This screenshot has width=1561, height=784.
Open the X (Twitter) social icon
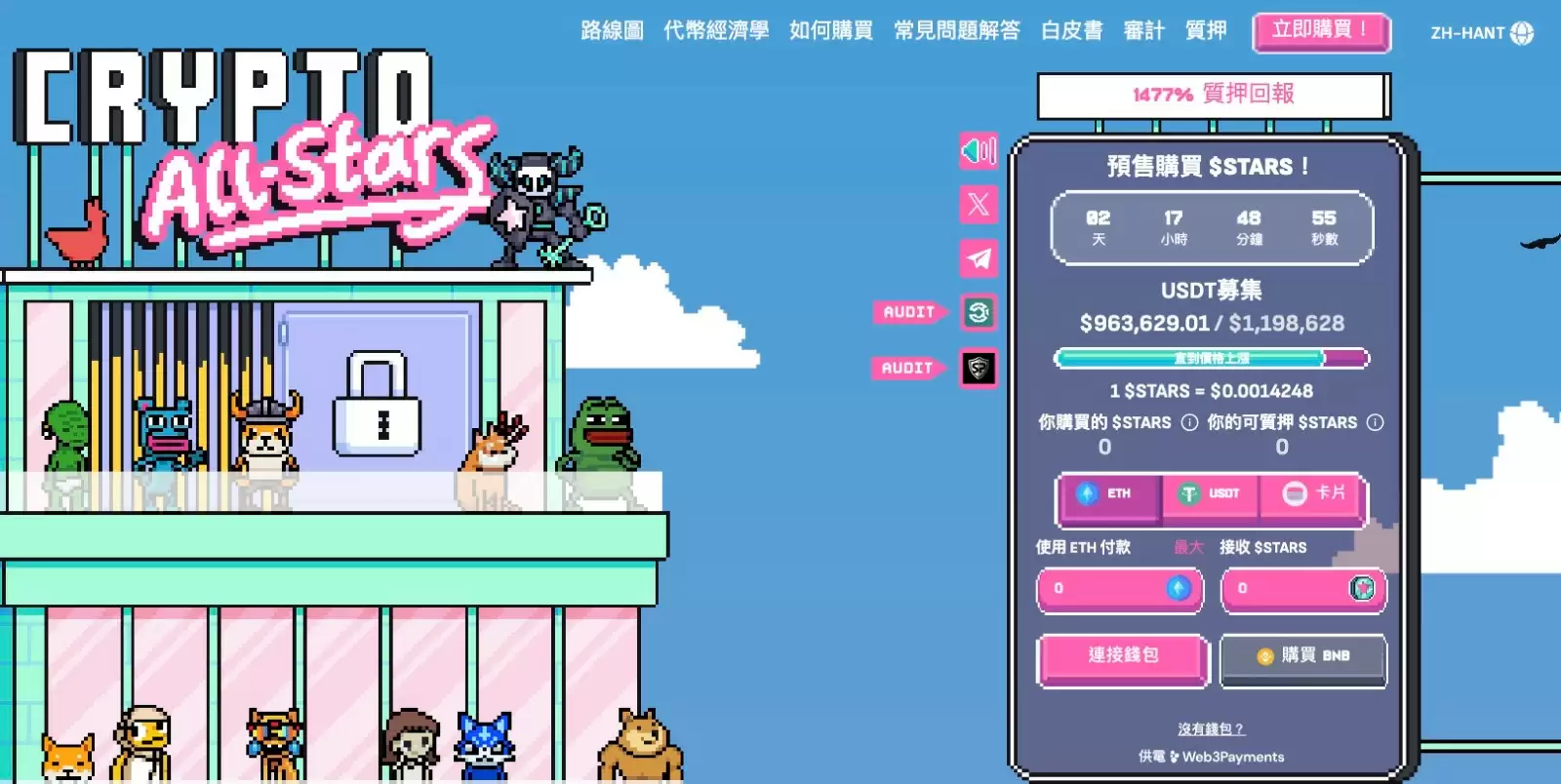pos(979,205)
